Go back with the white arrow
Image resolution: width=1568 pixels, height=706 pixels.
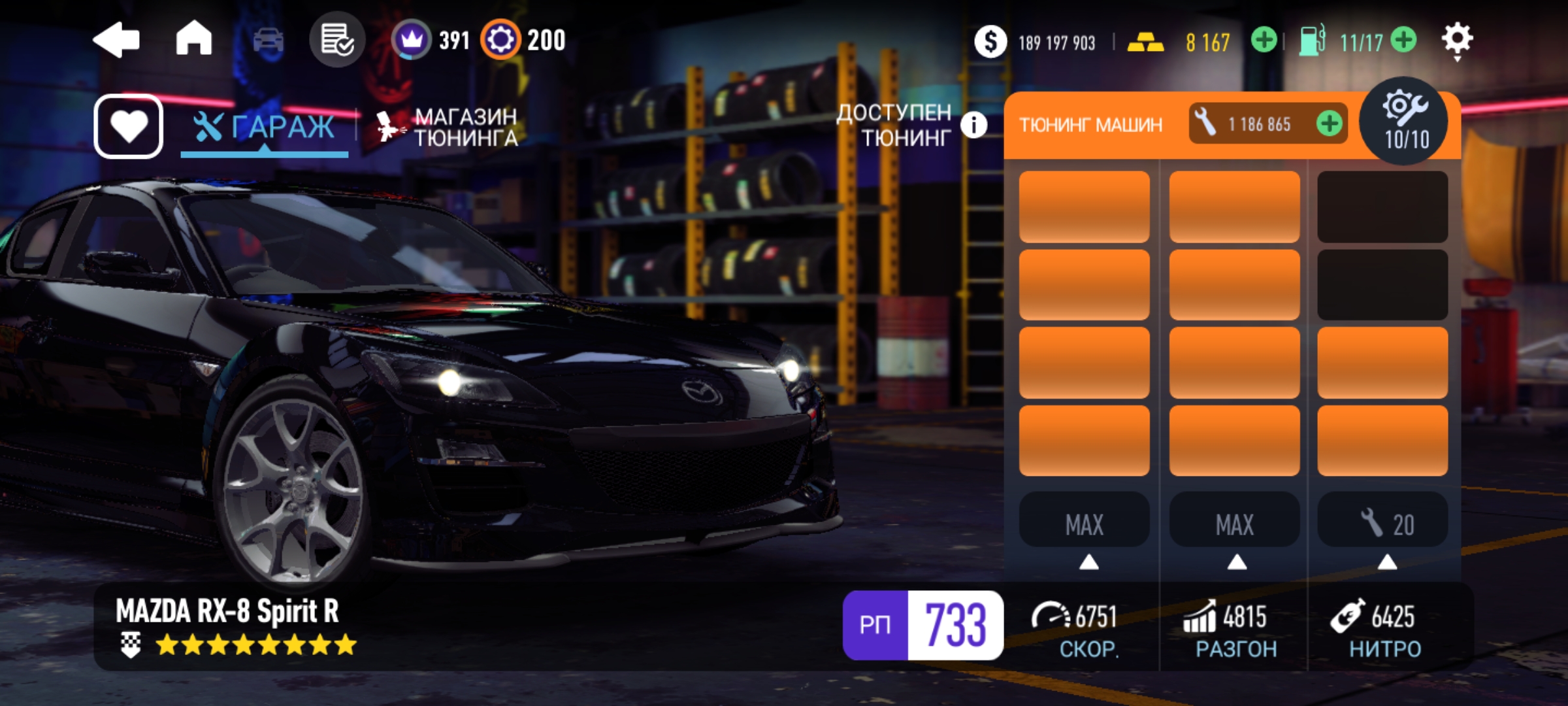(116, 41)
